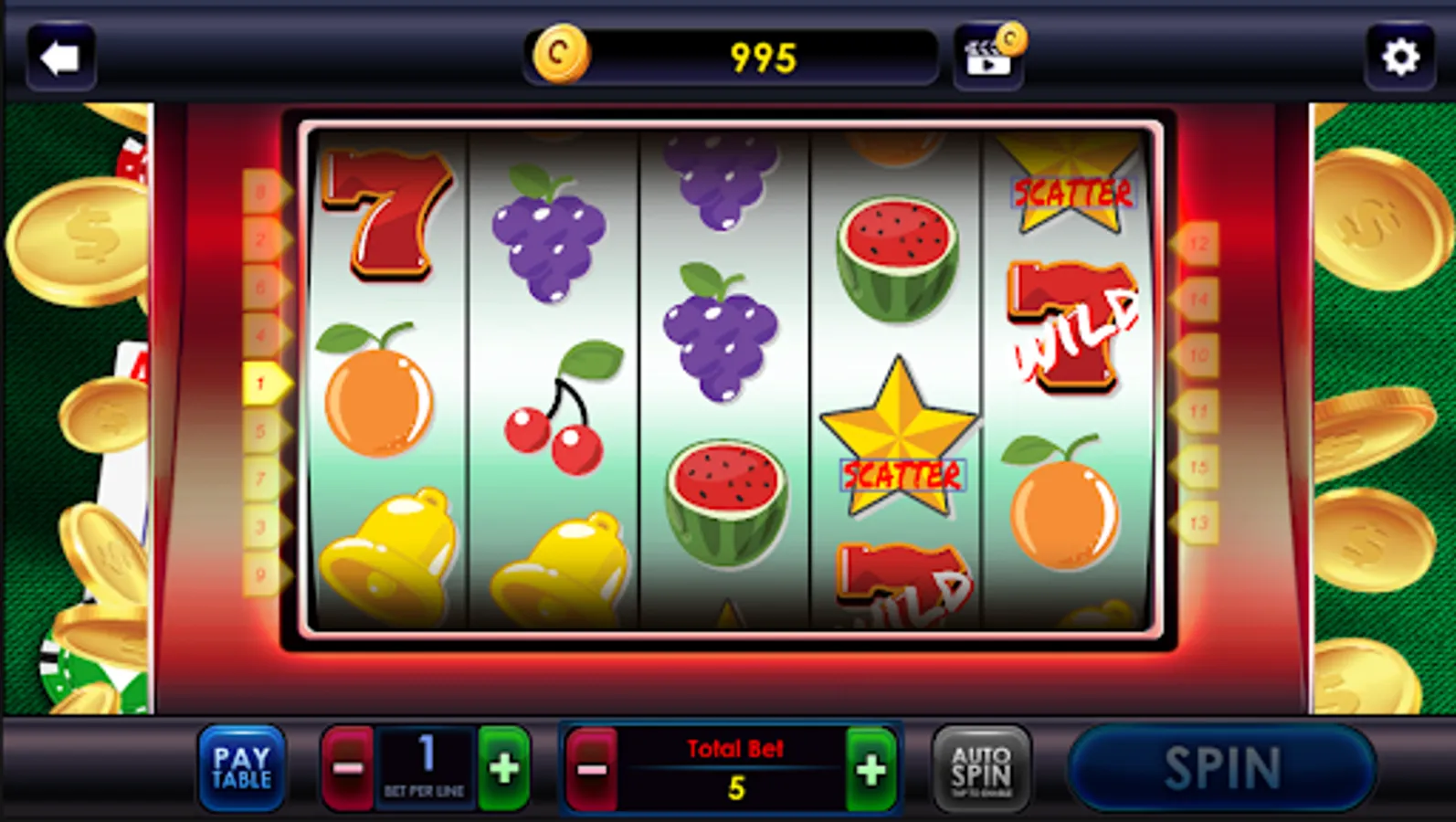Increase Bet Per Line with the plus button
Image resolution: width=1456 pixels, height=822 pixels.
[501, 767]
